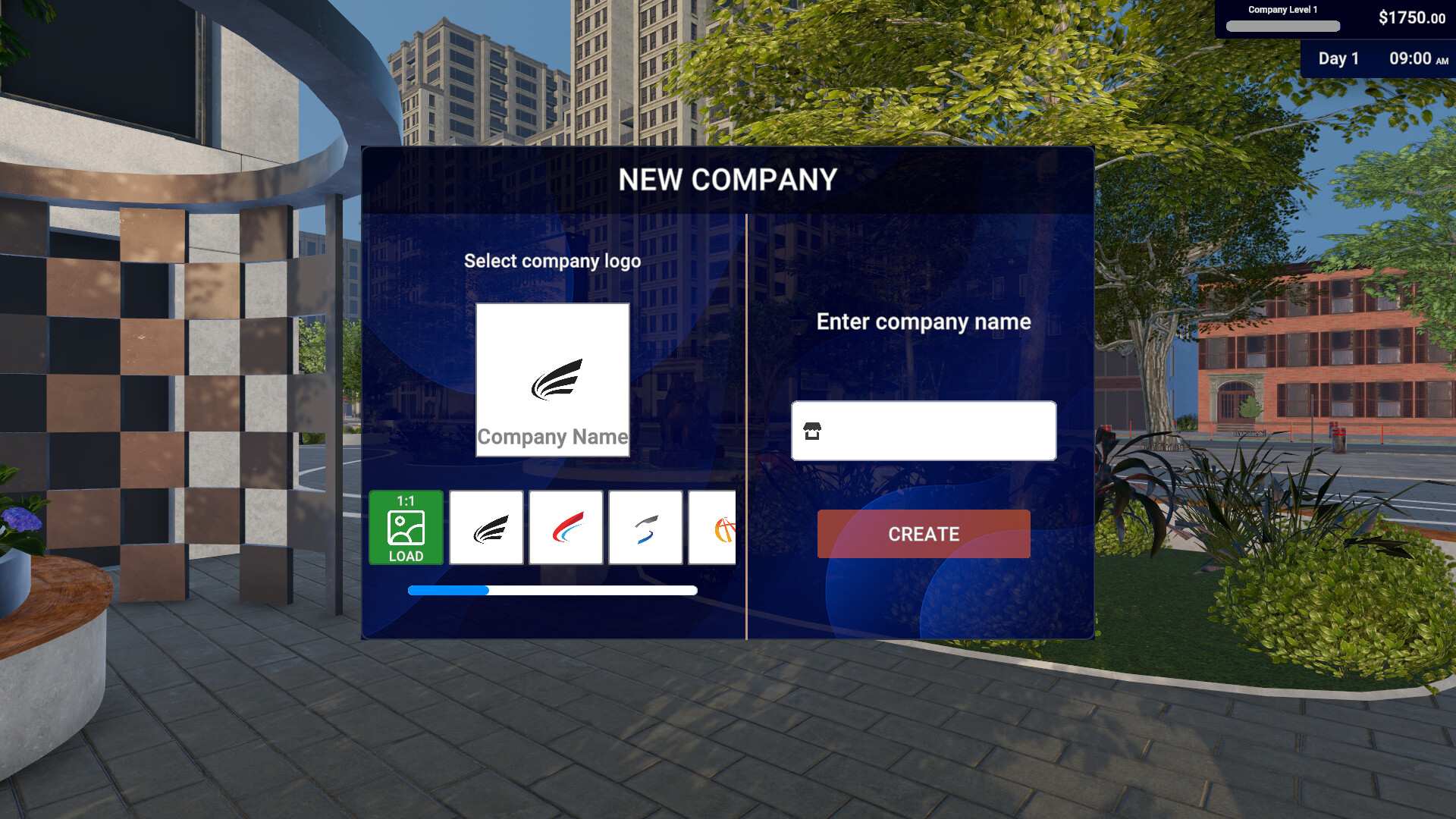Screen dimensions: 1456x819
Task: Click the Company Level 1 progress bar
Action: point(1283,25)
